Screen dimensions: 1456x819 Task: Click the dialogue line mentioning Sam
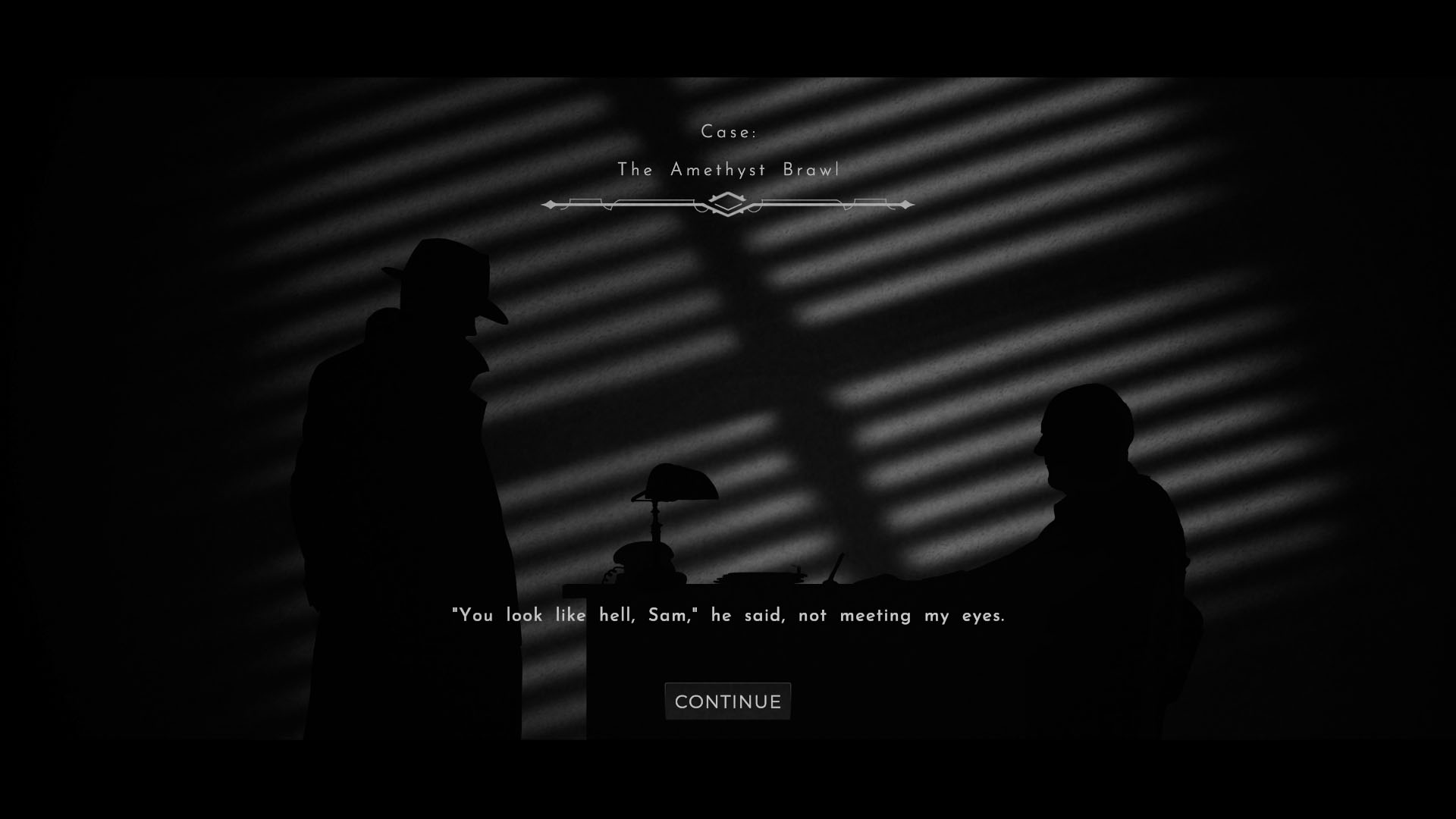[728, 616]
